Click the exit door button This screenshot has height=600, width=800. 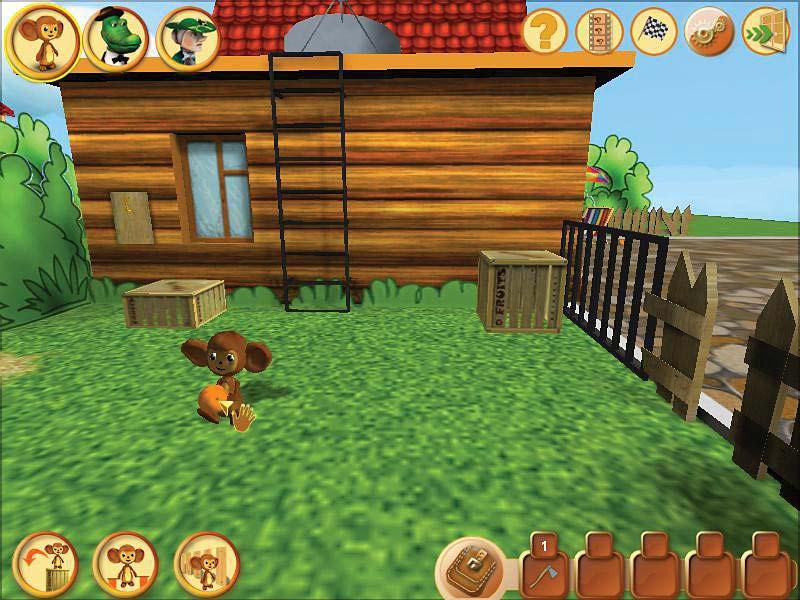click(x=764, y=33)
